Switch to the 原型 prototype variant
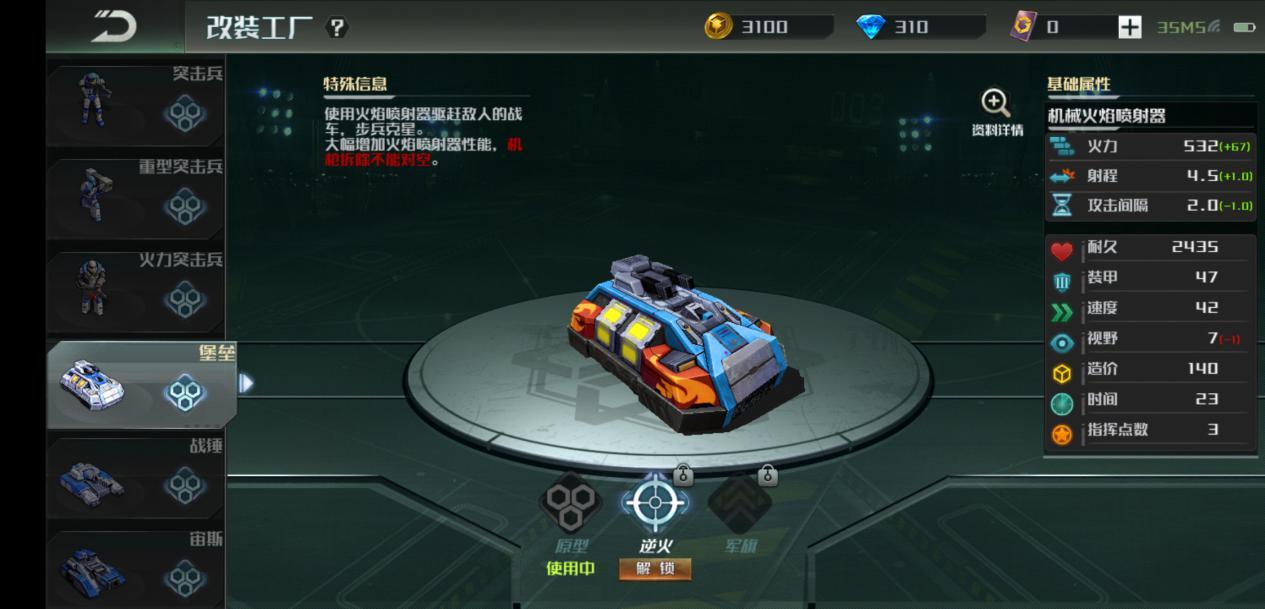This screenshot has height=609, width=1265. point(571,503)
